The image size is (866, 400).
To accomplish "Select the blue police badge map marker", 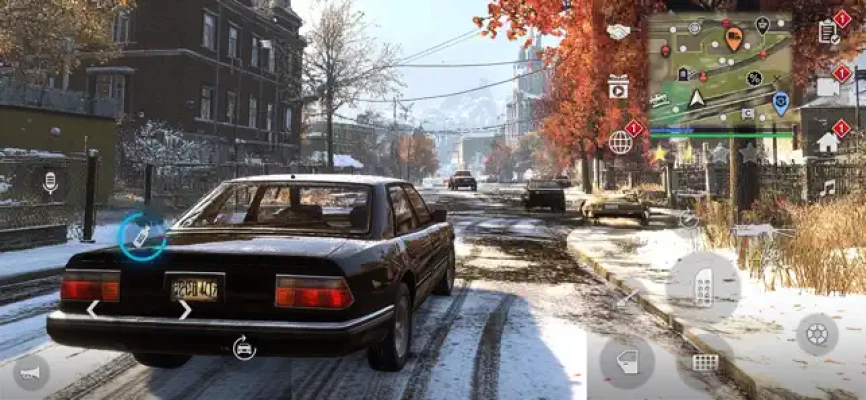I will 780,102.
